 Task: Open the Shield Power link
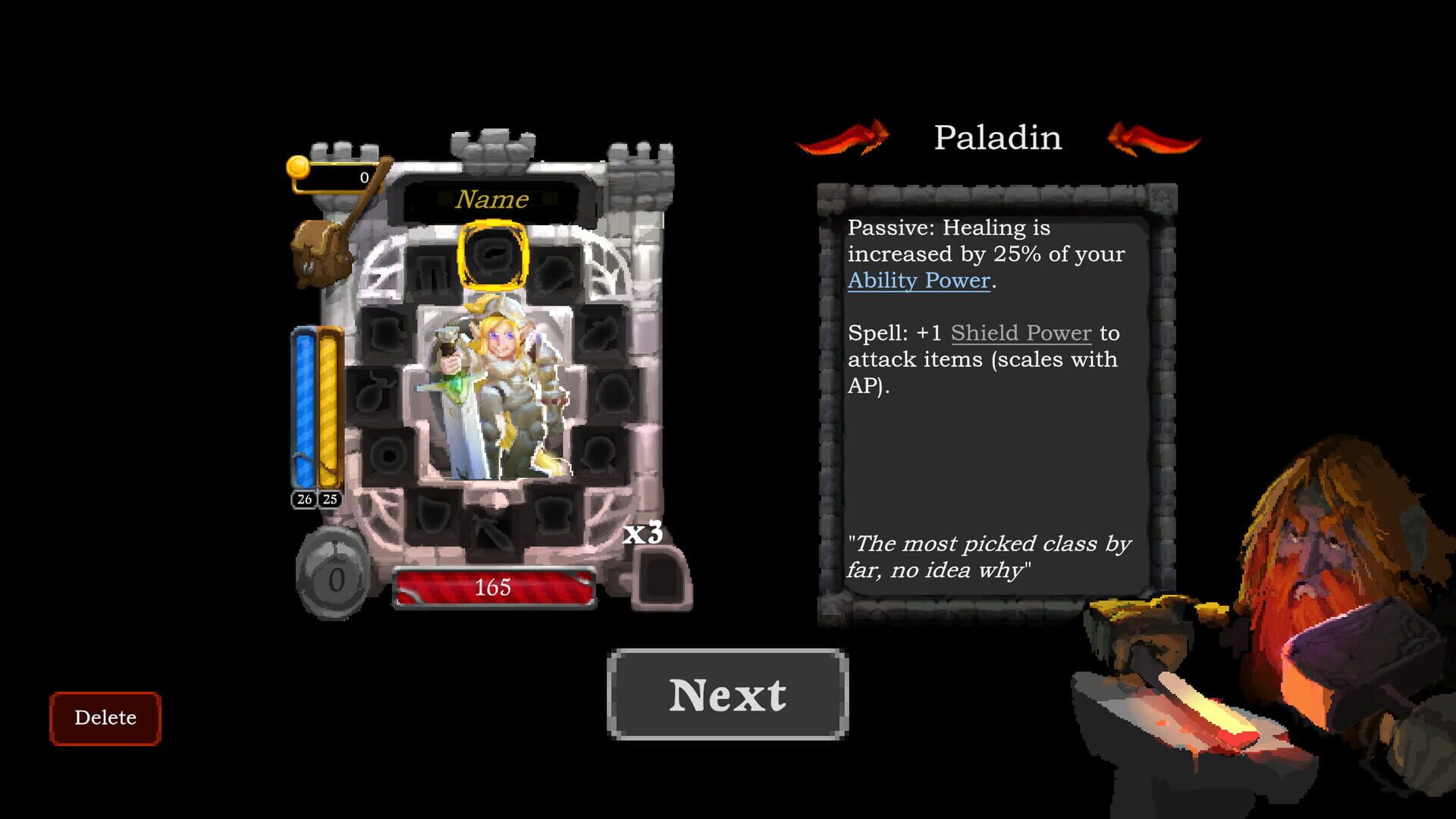tap(1020, 333)
